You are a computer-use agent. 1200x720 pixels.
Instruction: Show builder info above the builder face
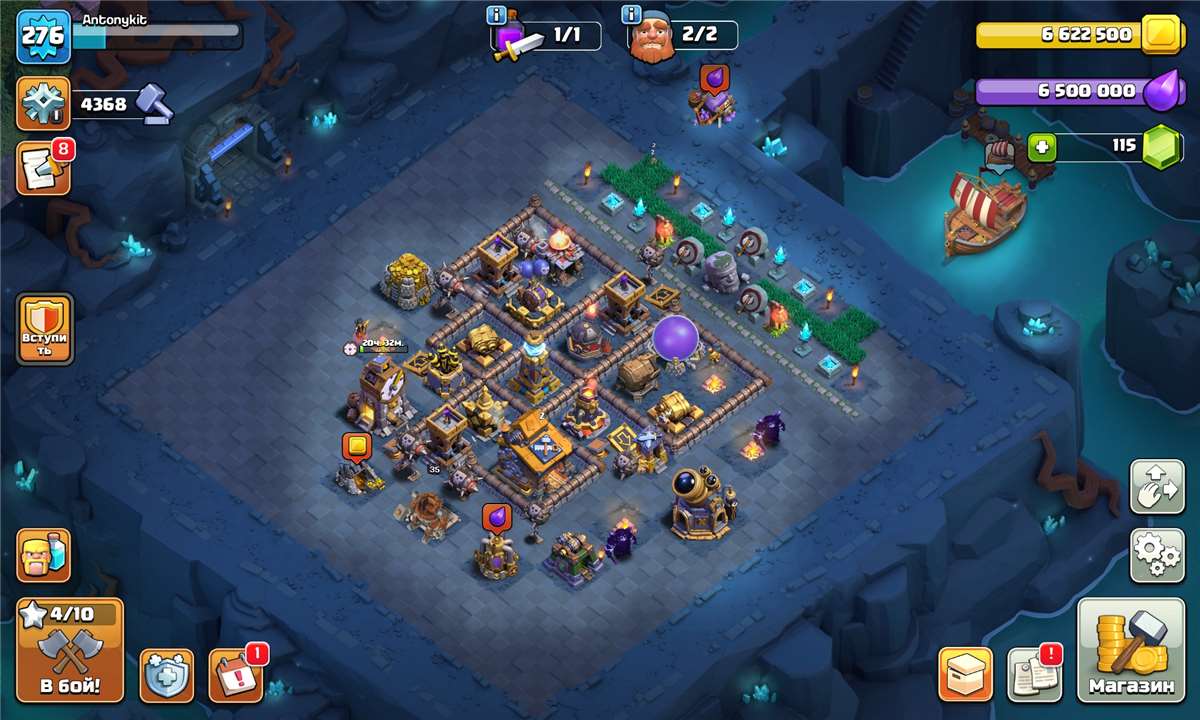631,15
